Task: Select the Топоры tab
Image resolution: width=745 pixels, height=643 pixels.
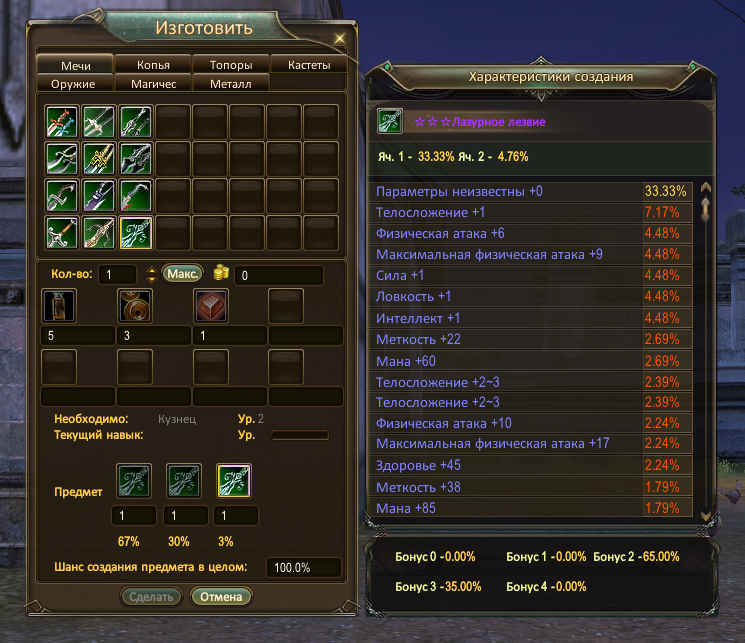Action: 231,65
